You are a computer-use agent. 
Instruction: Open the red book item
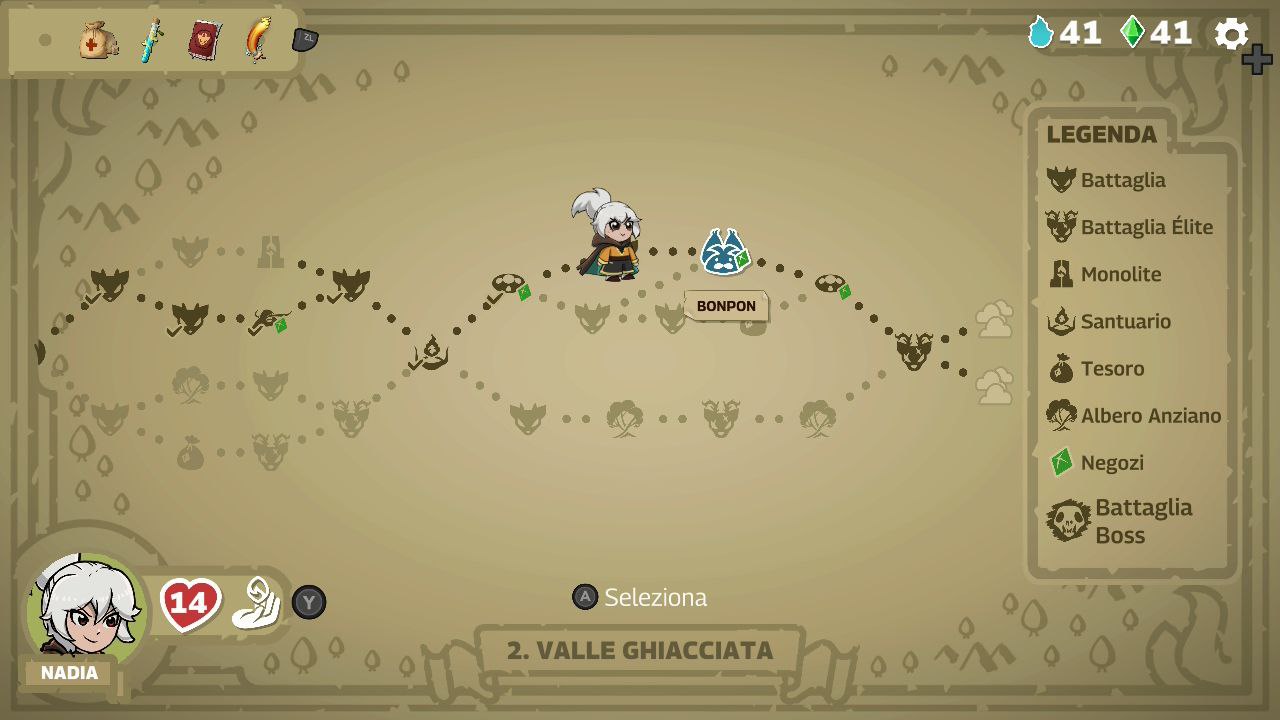pyautogui.click(x=204, y=41)
